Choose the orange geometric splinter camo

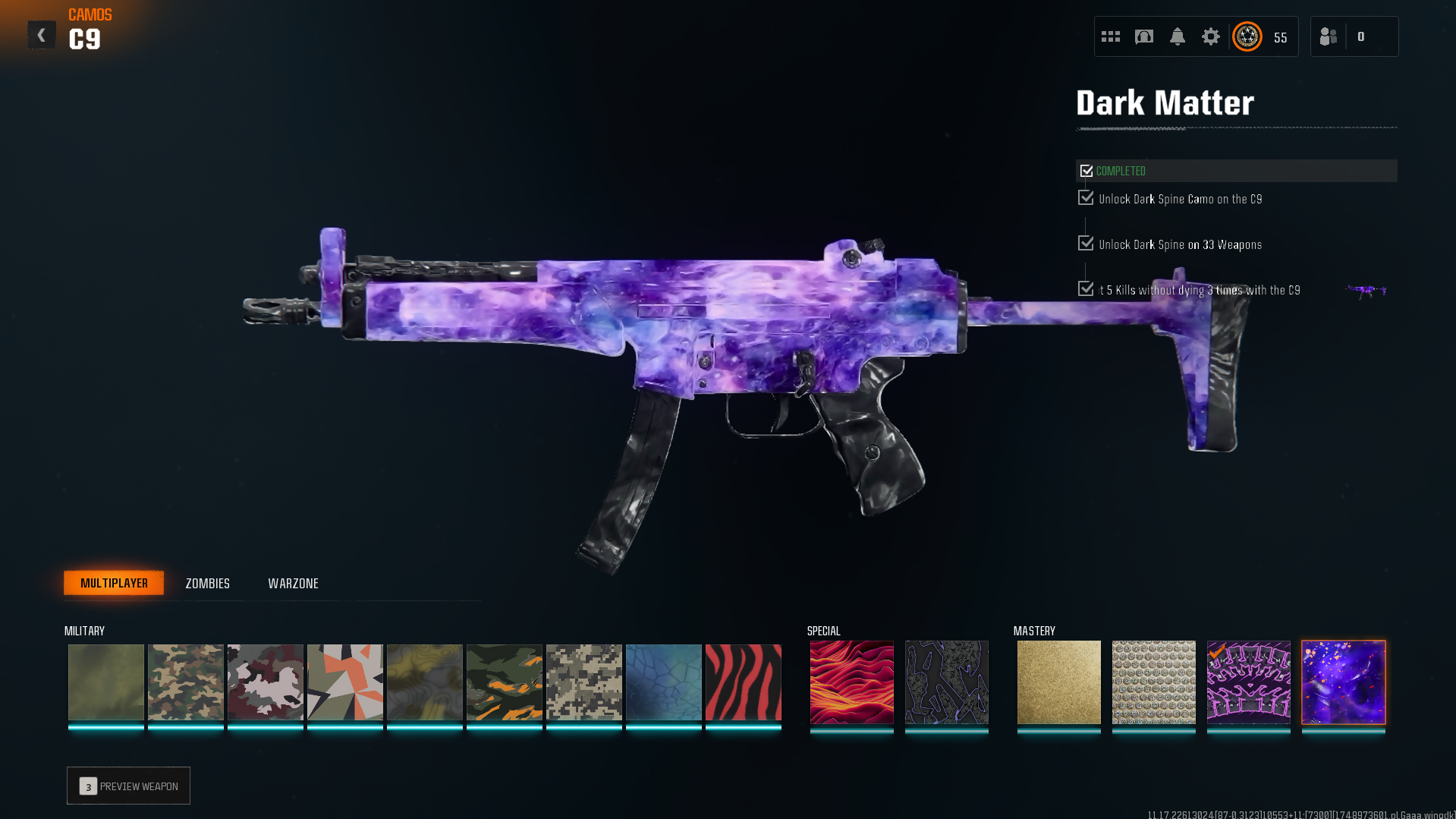(x=344, y=682)
